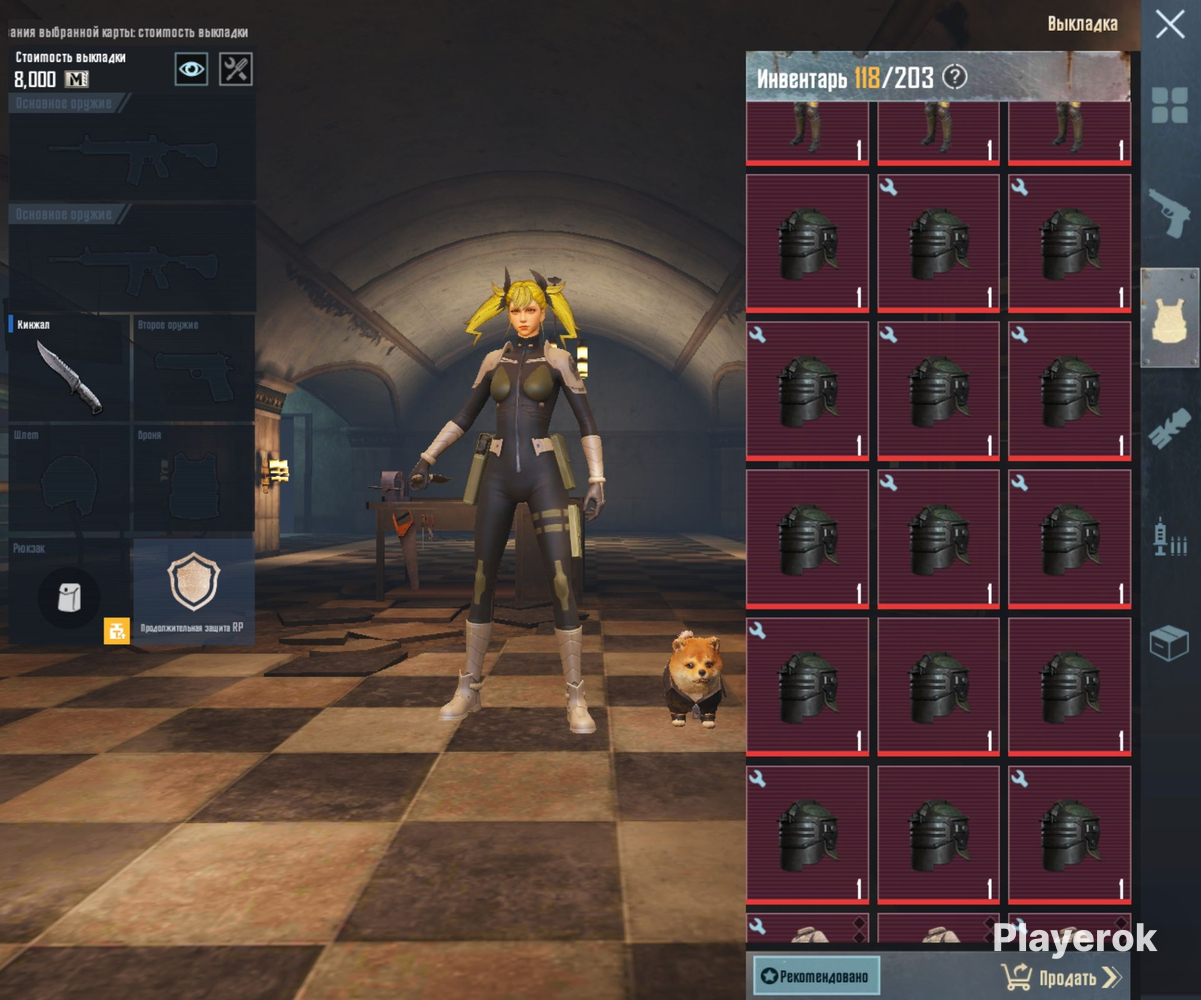Viewport: 1201px width, 1000px height.
Task: Open the Продать sell option
Action: coord(1061,977)
